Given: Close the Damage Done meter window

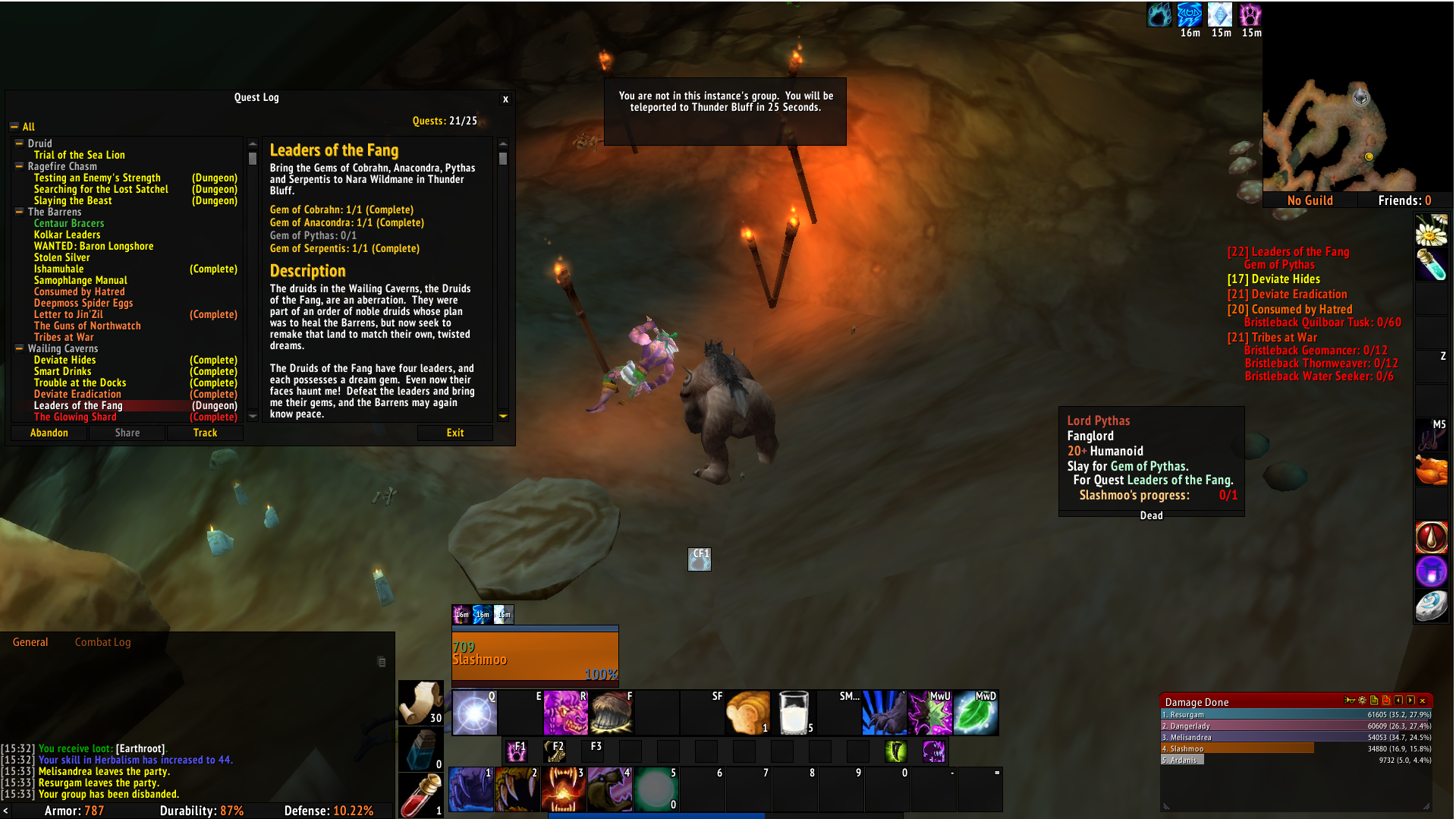Looking at the screenshot, I should pyautogui.click(x=1423, y=701).
